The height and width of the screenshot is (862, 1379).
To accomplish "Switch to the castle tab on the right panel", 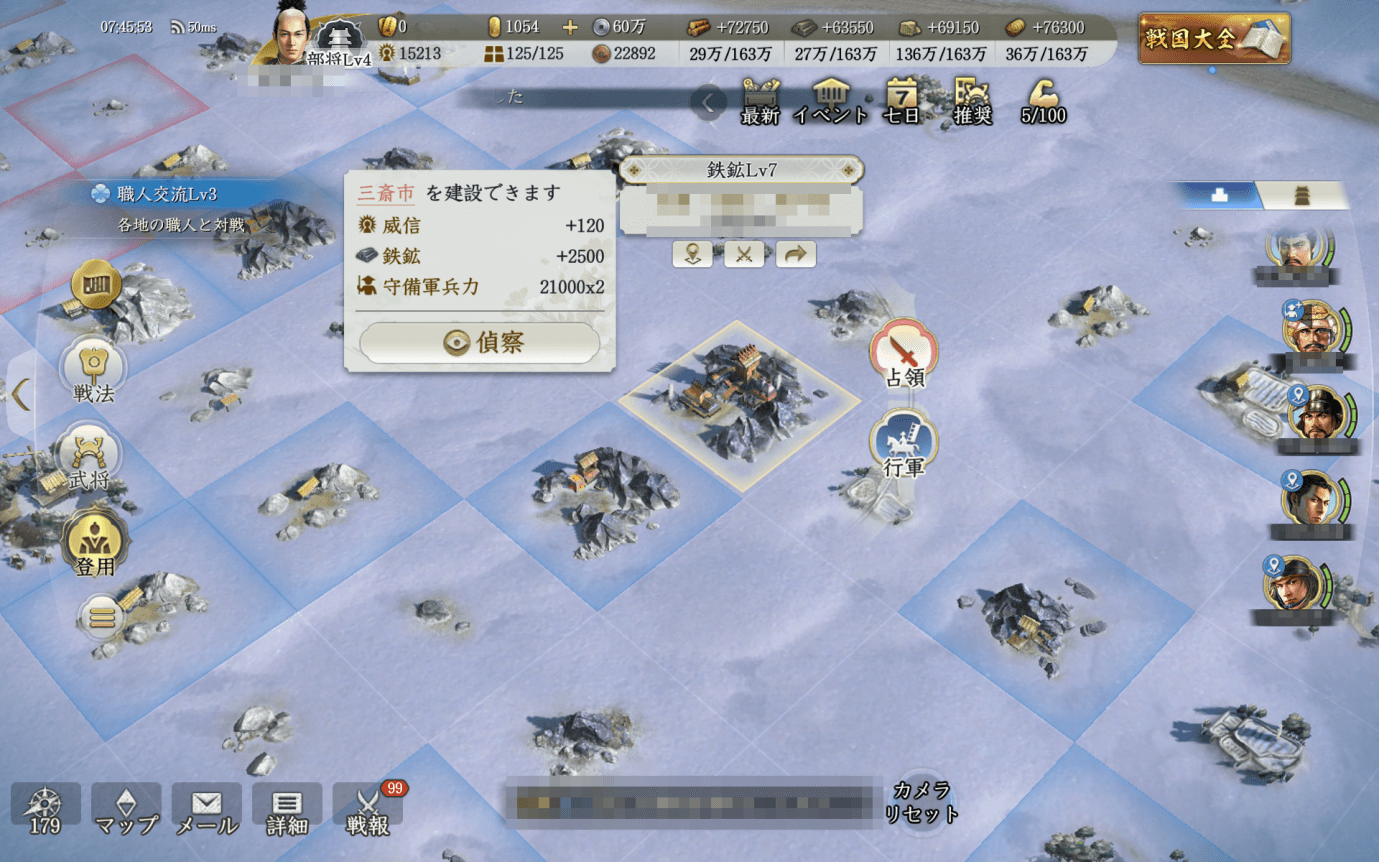I will tap(1302, 195).
